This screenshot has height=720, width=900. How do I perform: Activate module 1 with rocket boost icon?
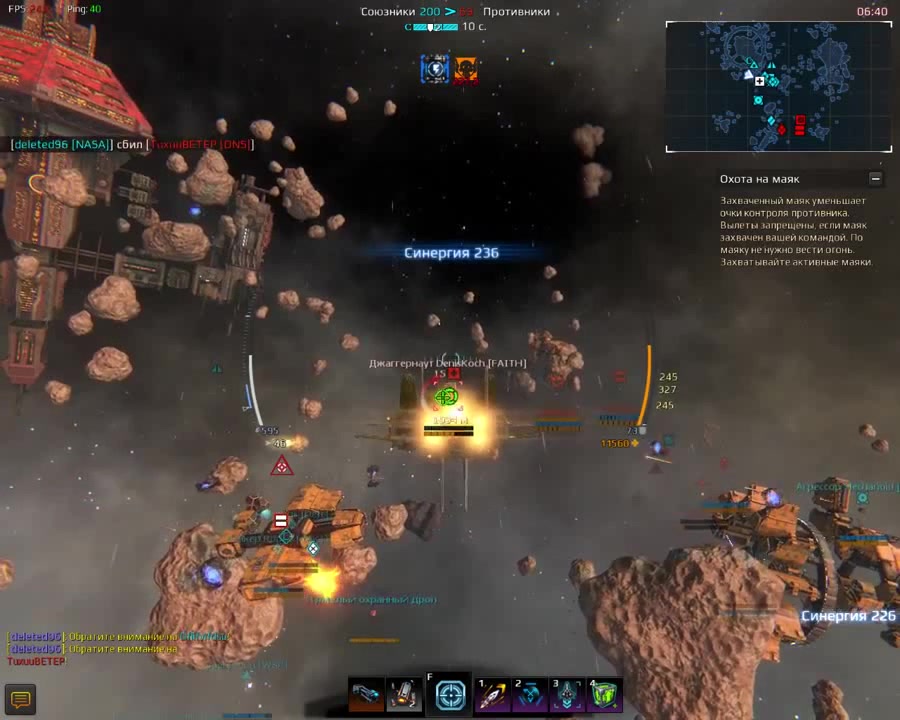[x=493, y=695]
